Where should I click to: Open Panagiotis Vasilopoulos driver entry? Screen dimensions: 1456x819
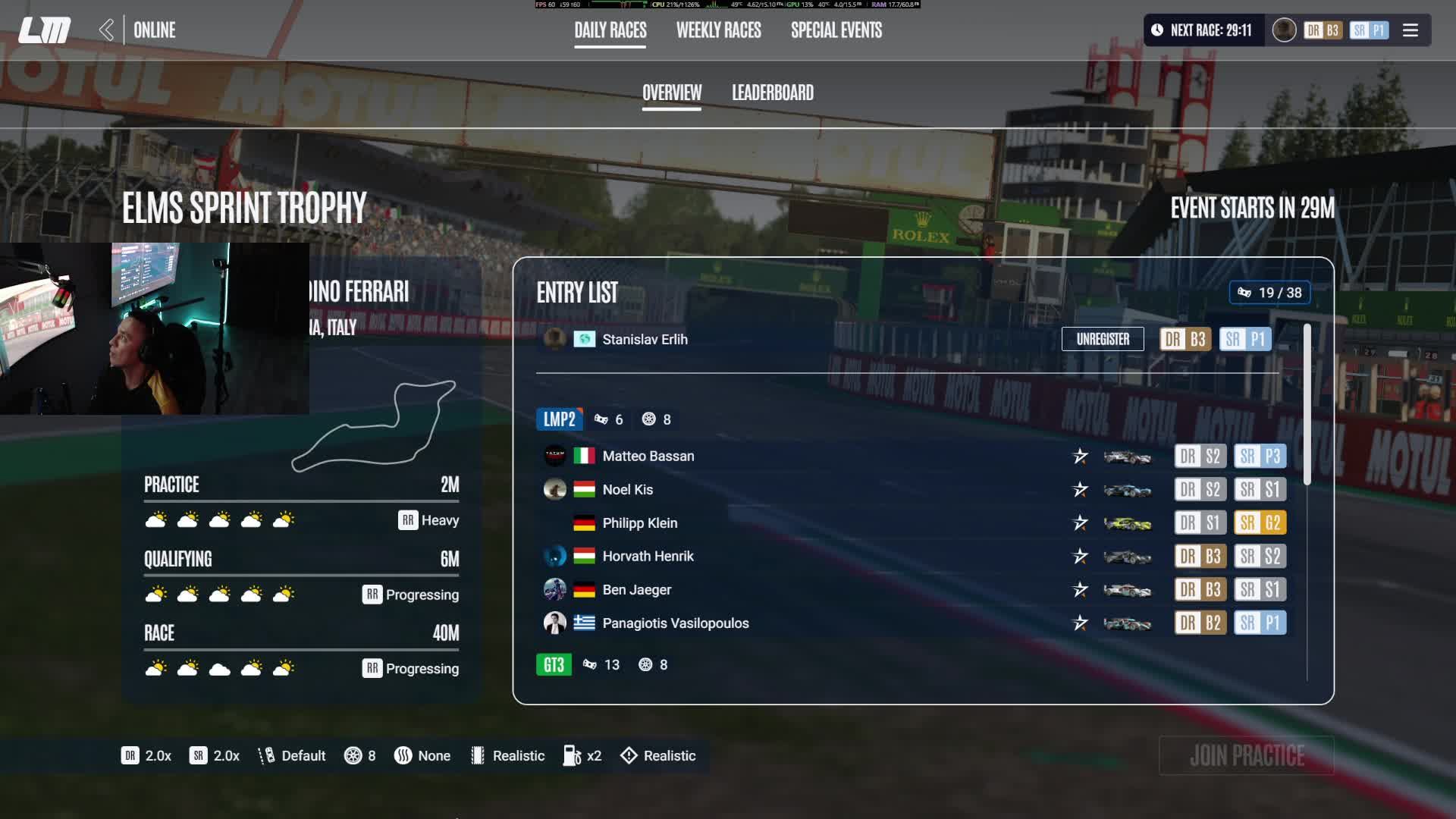(x=675, y=623)
